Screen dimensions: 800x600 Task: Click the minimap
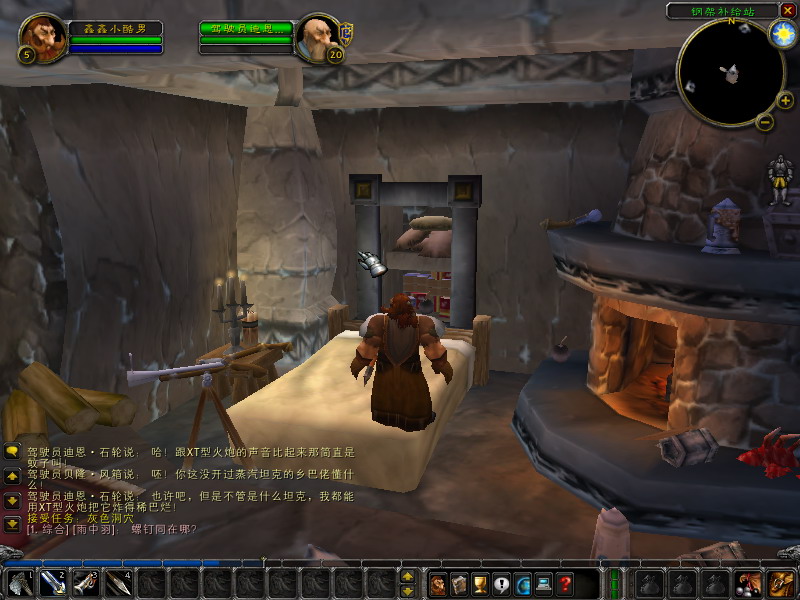point(730,72)
